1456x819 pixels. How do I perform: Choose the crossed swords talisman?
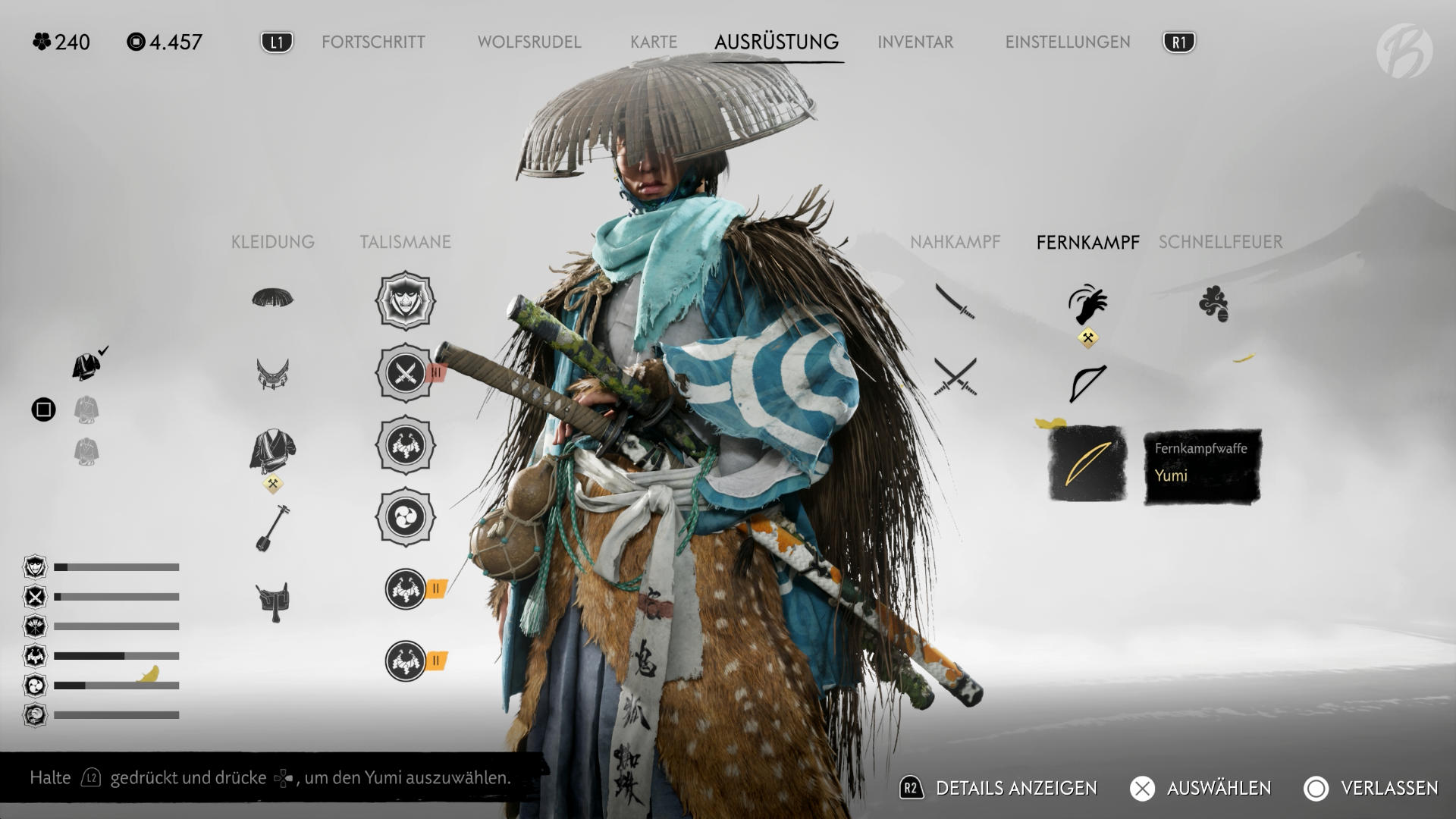pyautogui.click(x=406, y=373)
